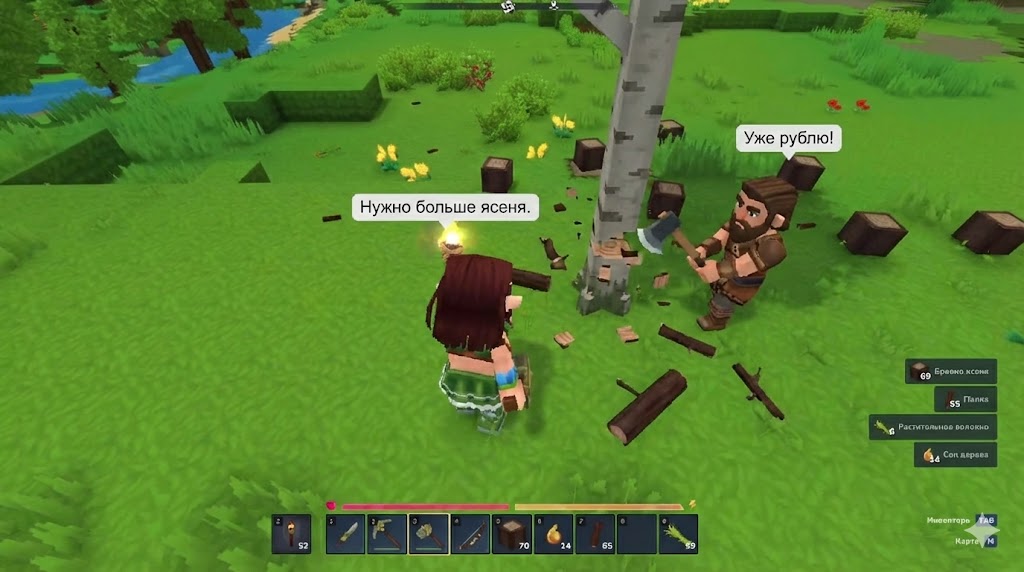
Task: Select the wood block stack of 70
Action: click(512, 534)
